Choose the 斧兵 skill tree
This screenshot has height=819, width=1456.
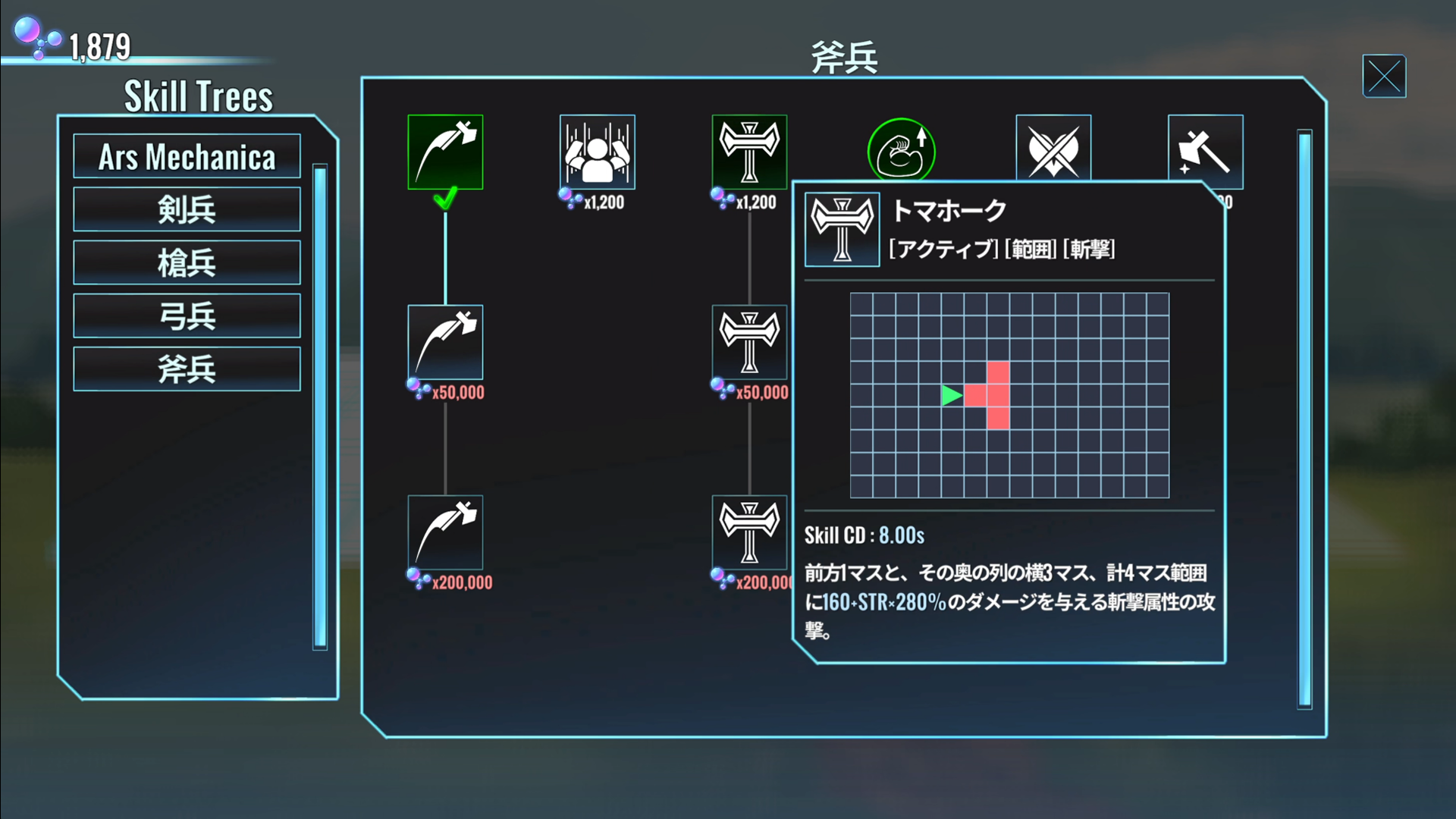pyautogui.click(x=187, y=369)
